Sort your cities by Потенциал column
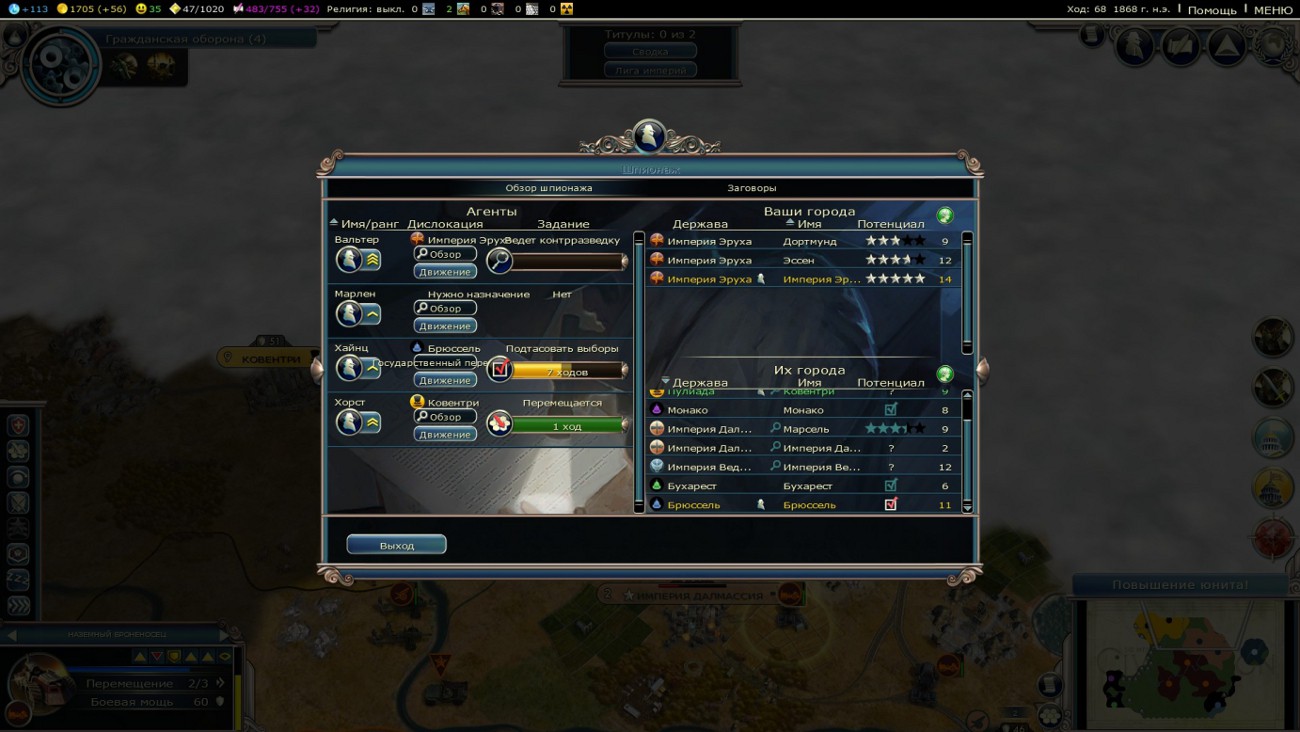 pos(890,224)
